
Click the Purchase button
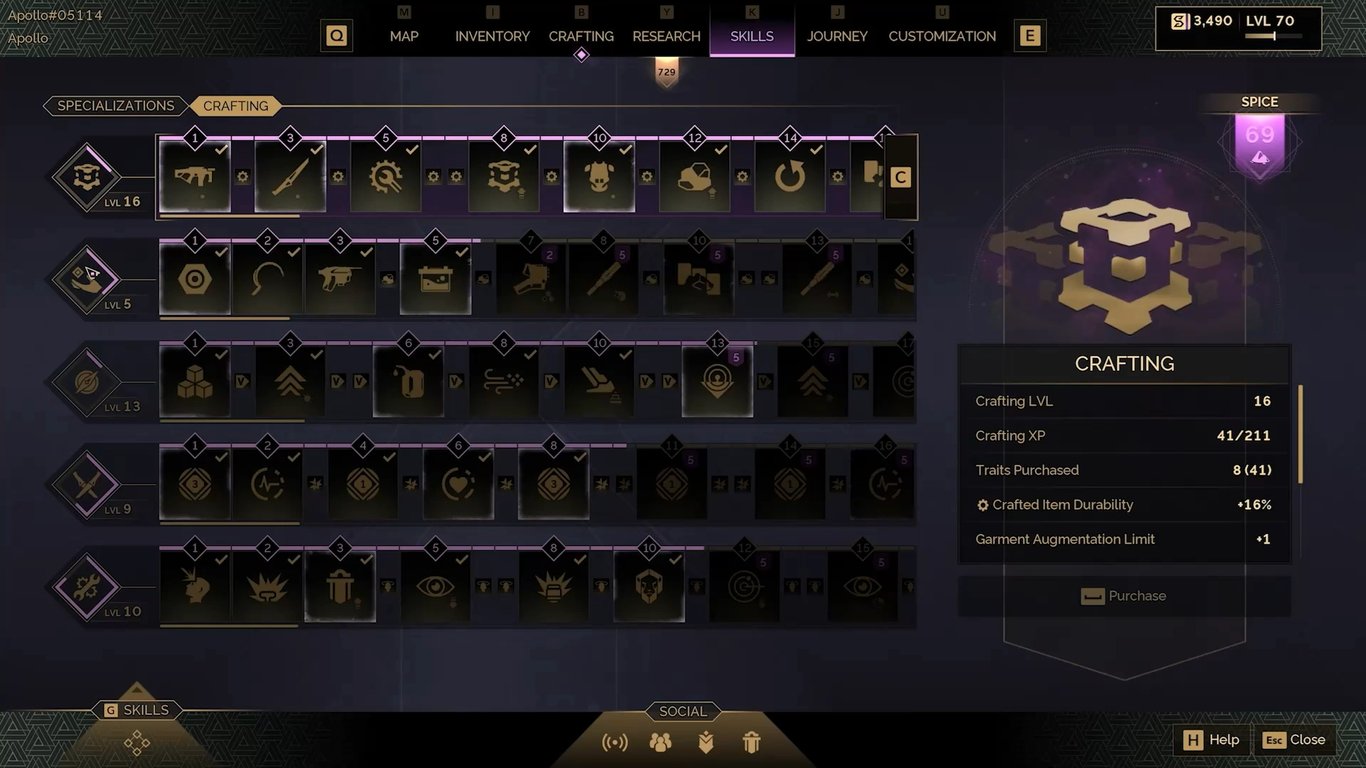click(1124, 596)
